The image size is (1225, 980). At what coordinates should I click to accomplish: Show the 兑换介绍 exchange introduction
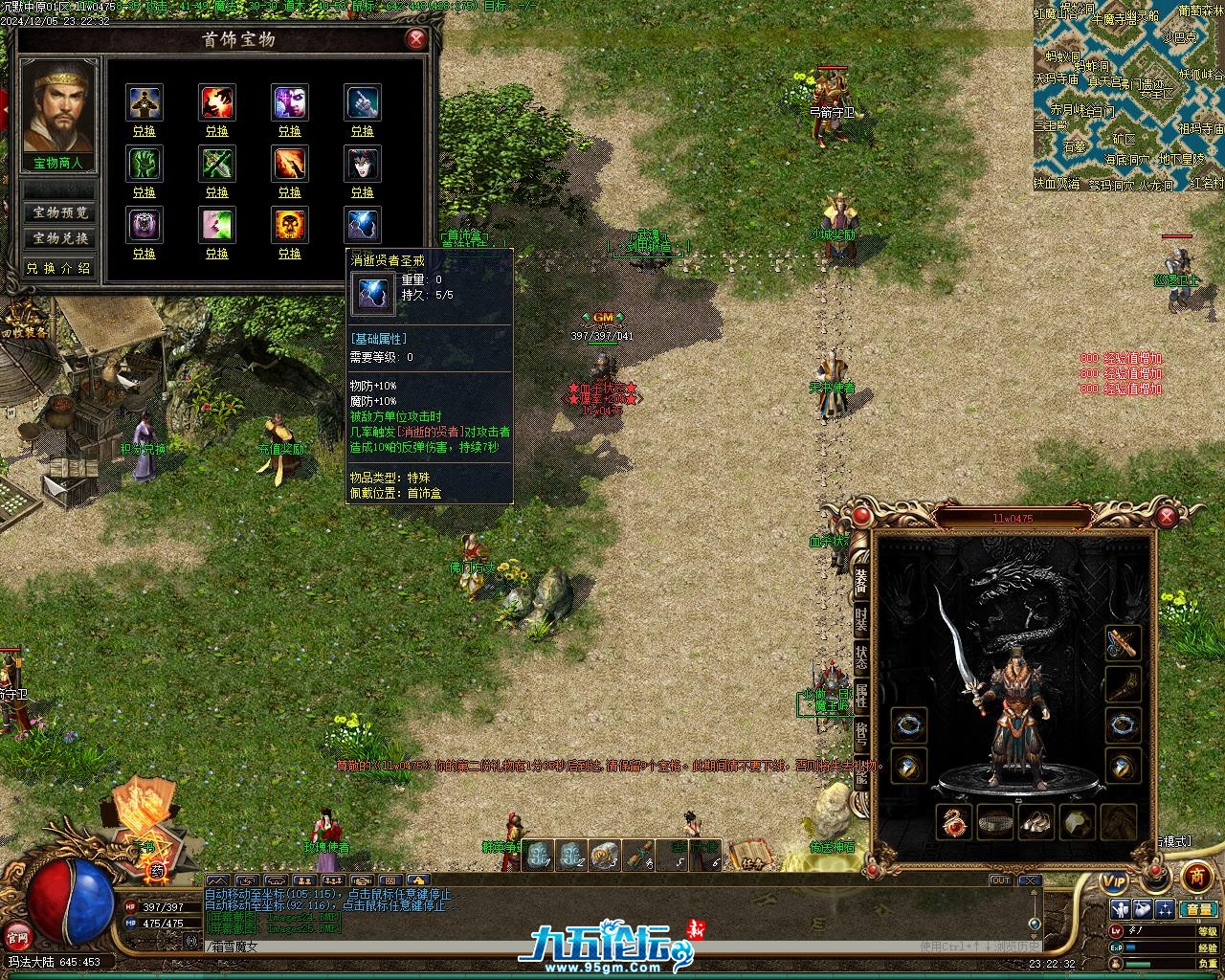(60, 268)
